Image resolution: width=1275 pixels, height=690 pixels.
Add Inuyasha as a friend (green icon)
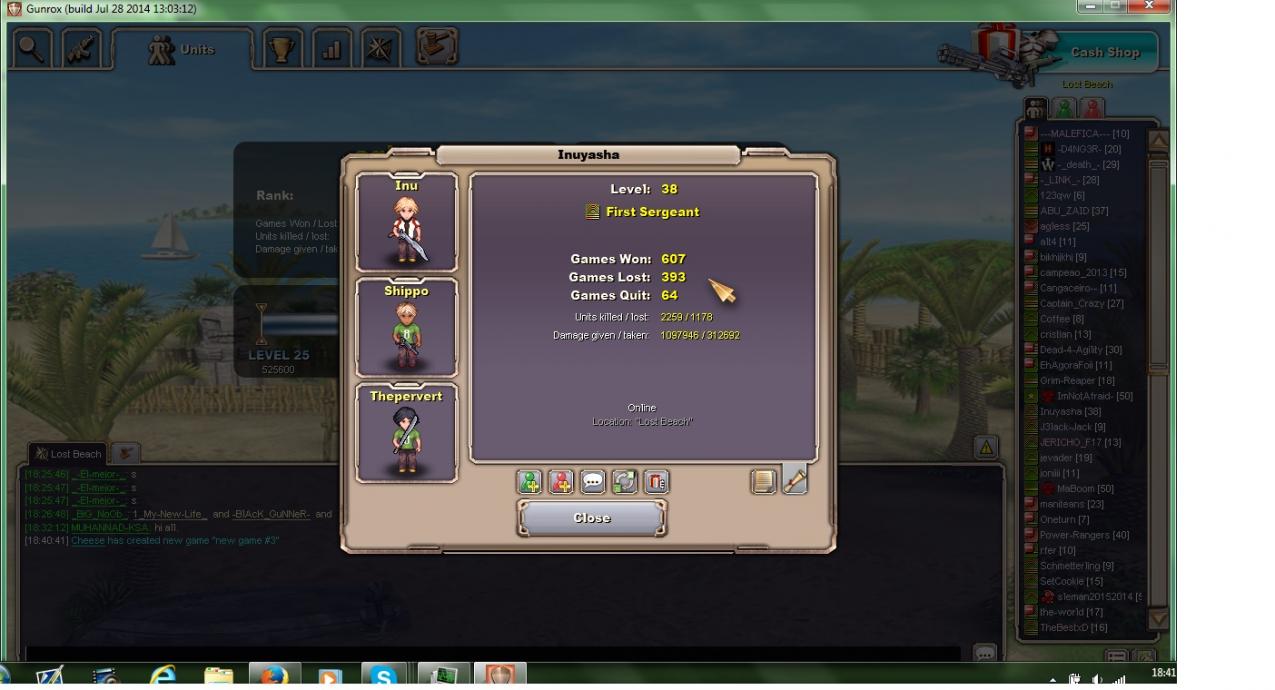[529, 482]
